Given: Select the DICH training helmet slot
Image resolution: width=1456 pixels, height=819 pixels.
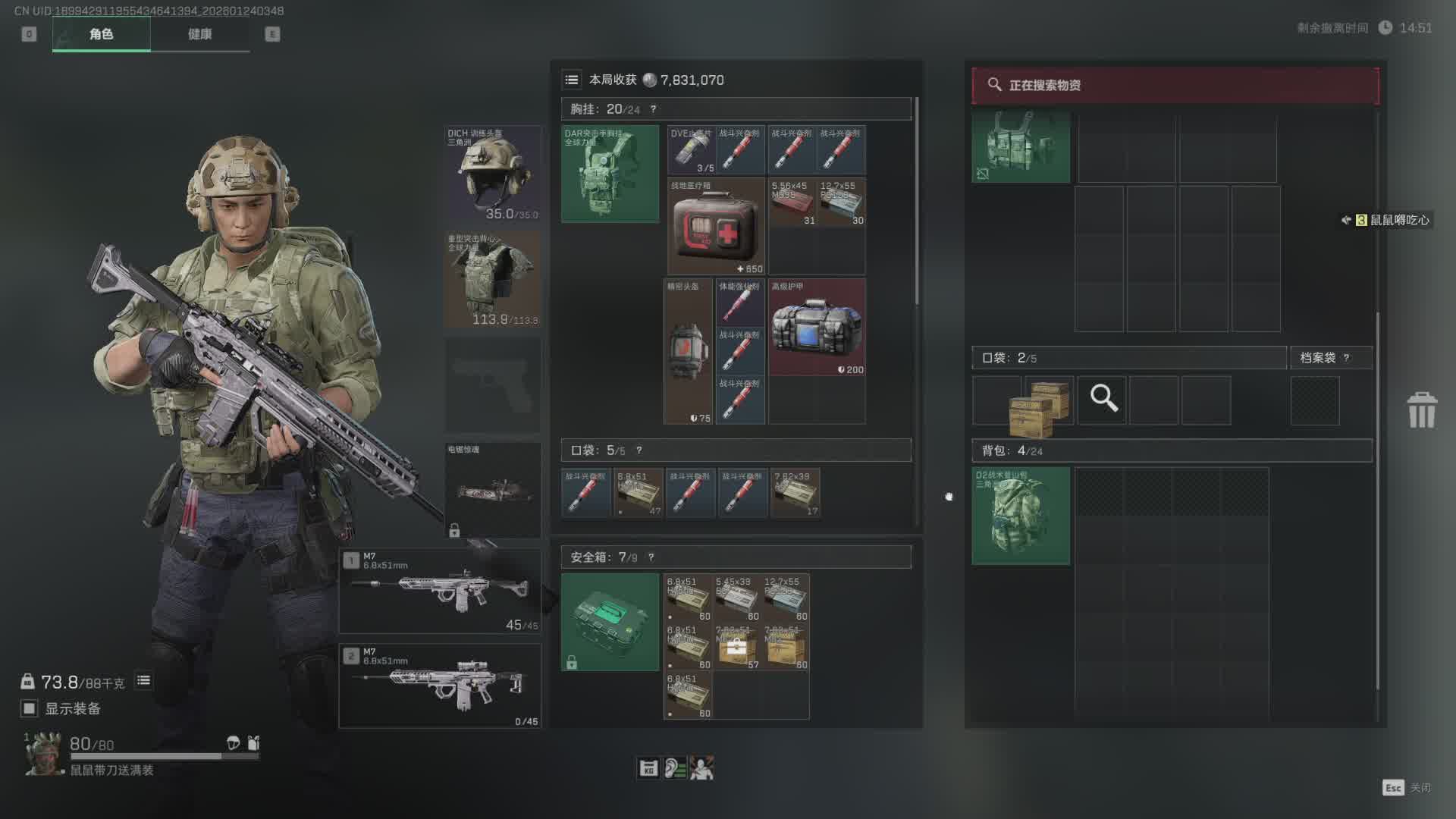Looking at the screenshot, I should tap(492, 174).
